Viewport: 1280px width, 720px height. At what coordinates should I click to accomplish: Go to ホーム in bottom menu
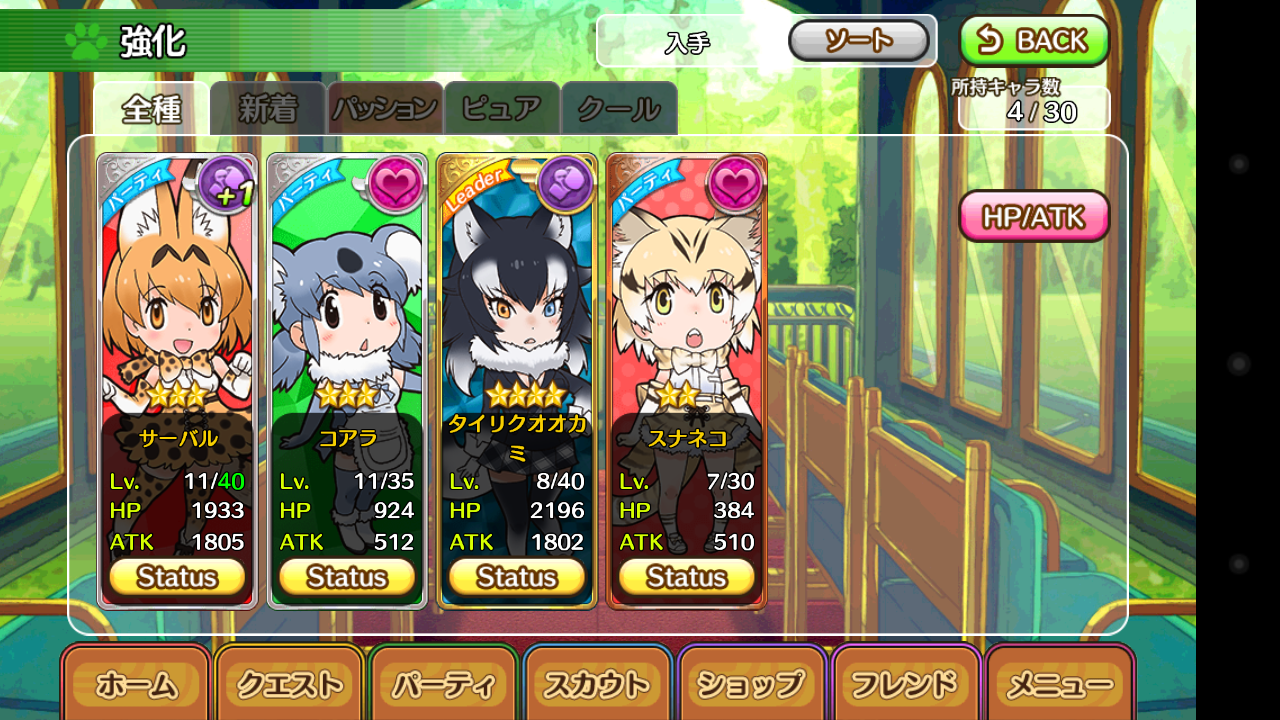136,685
